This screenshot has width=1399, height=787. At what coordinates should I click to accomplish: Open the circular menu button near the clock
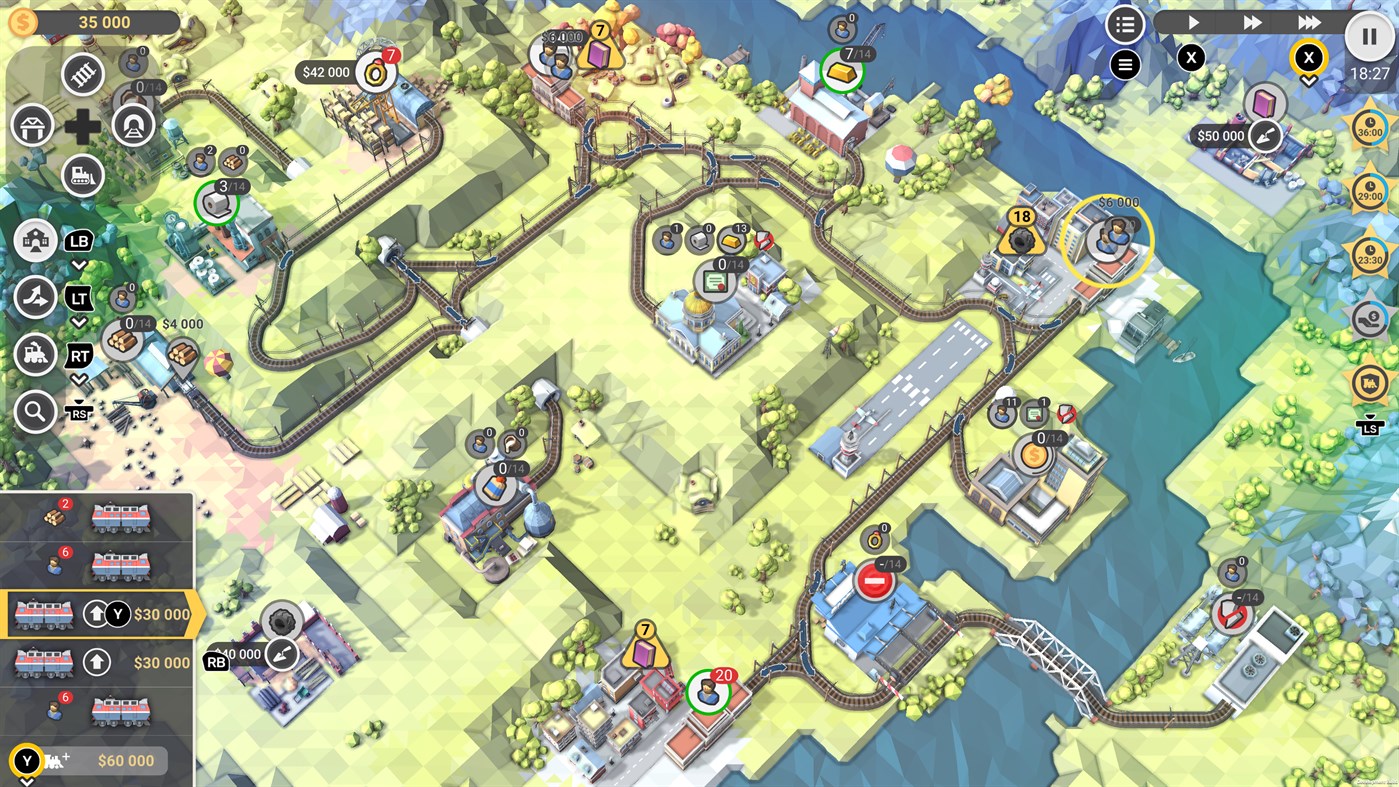point(1124,64)
